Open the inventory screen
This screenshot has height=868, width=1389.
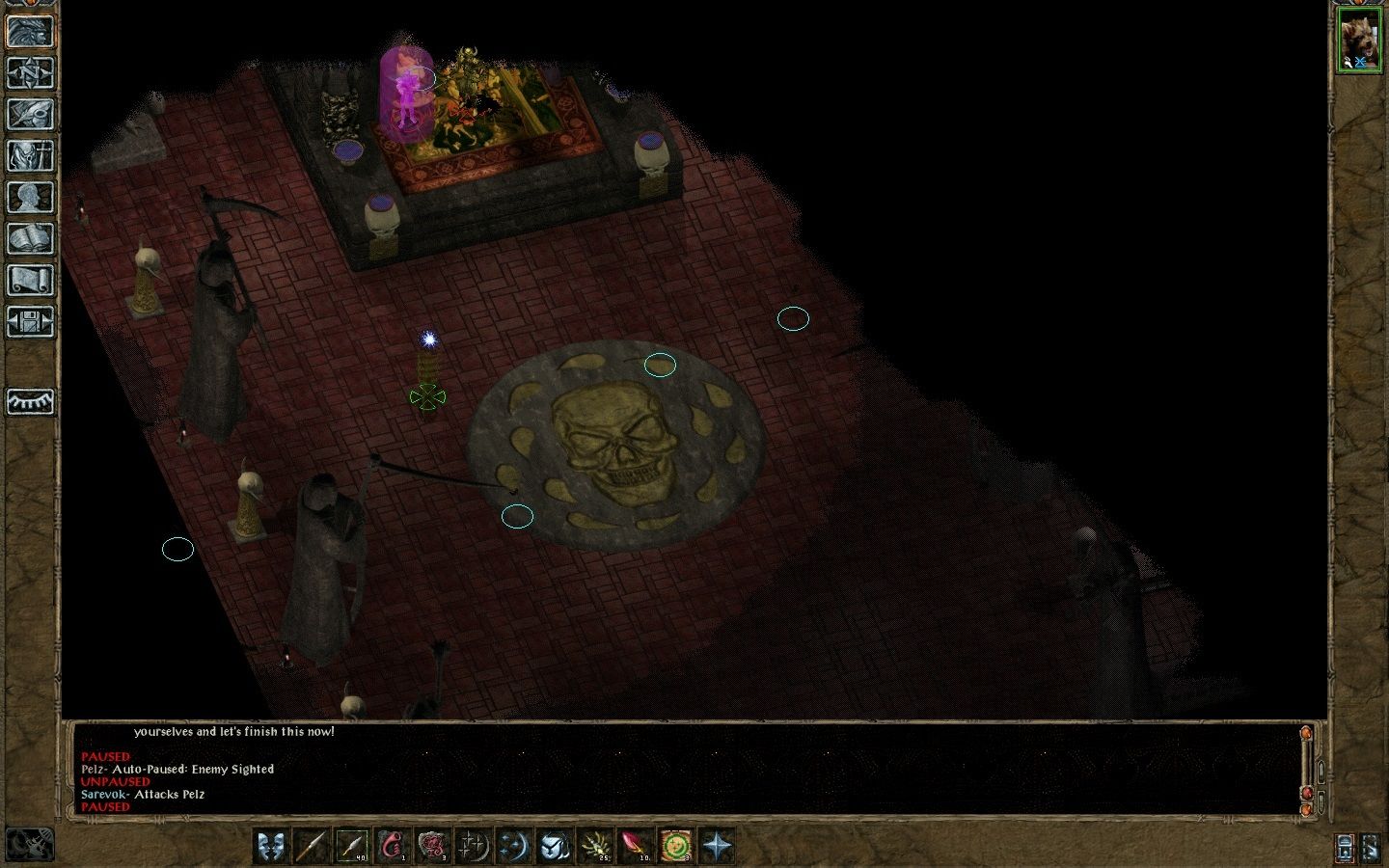(30, 155)
